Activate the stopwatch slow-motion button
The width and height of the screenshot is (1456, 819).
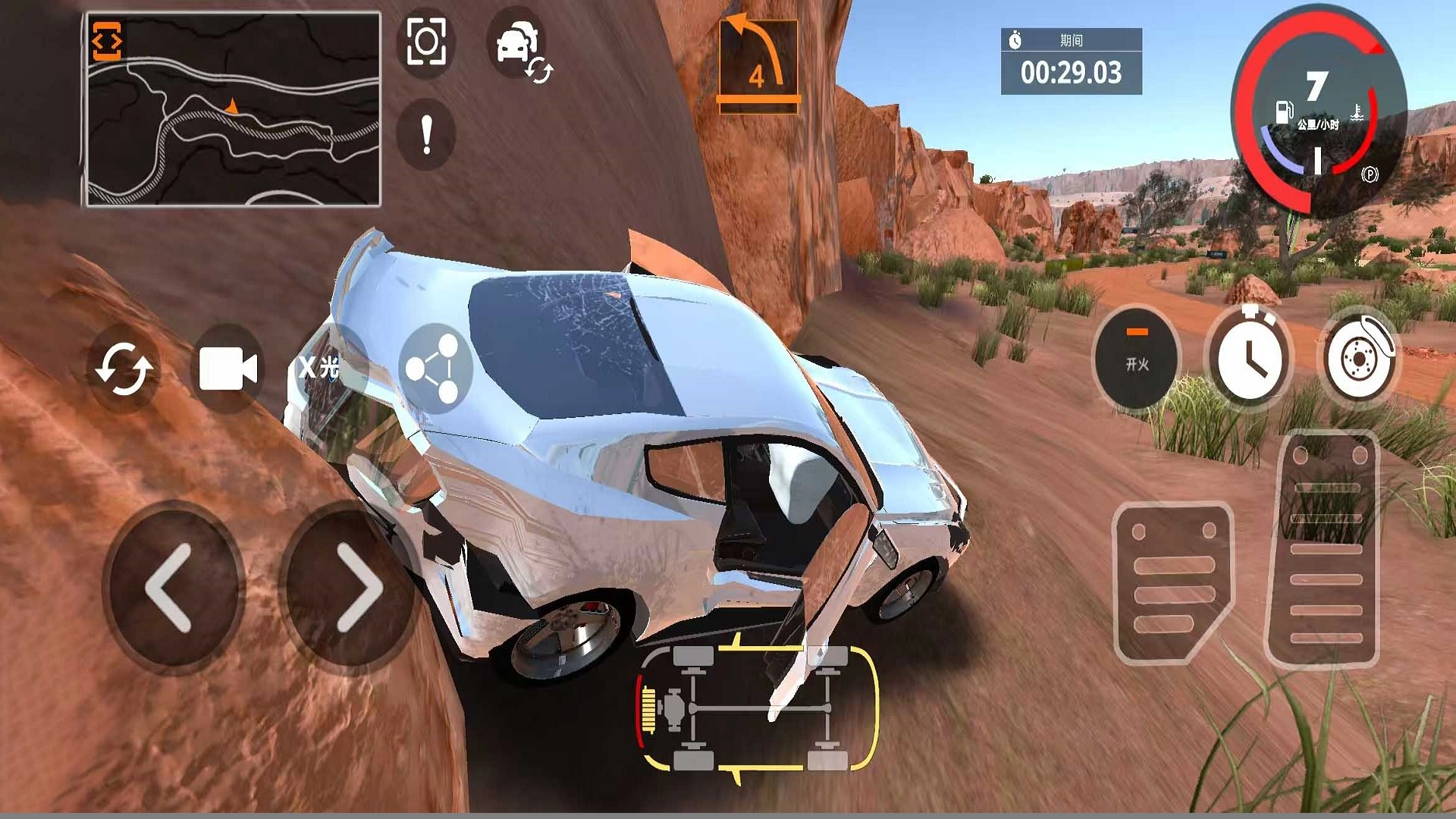[1249, 357]
